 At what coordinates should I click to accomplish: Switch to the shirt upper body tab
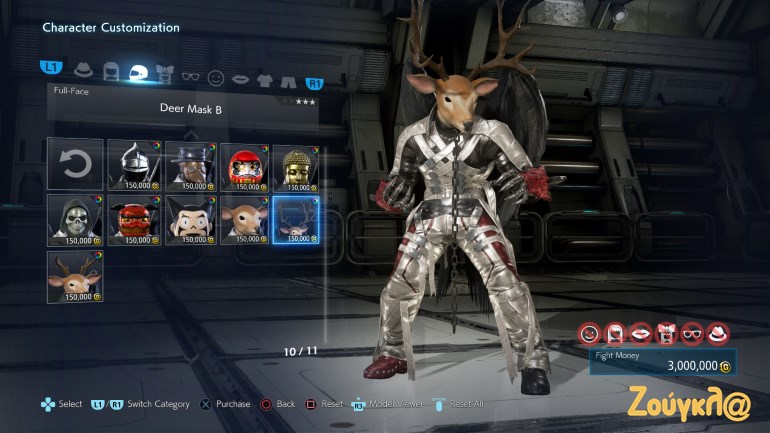coord(264,71)
